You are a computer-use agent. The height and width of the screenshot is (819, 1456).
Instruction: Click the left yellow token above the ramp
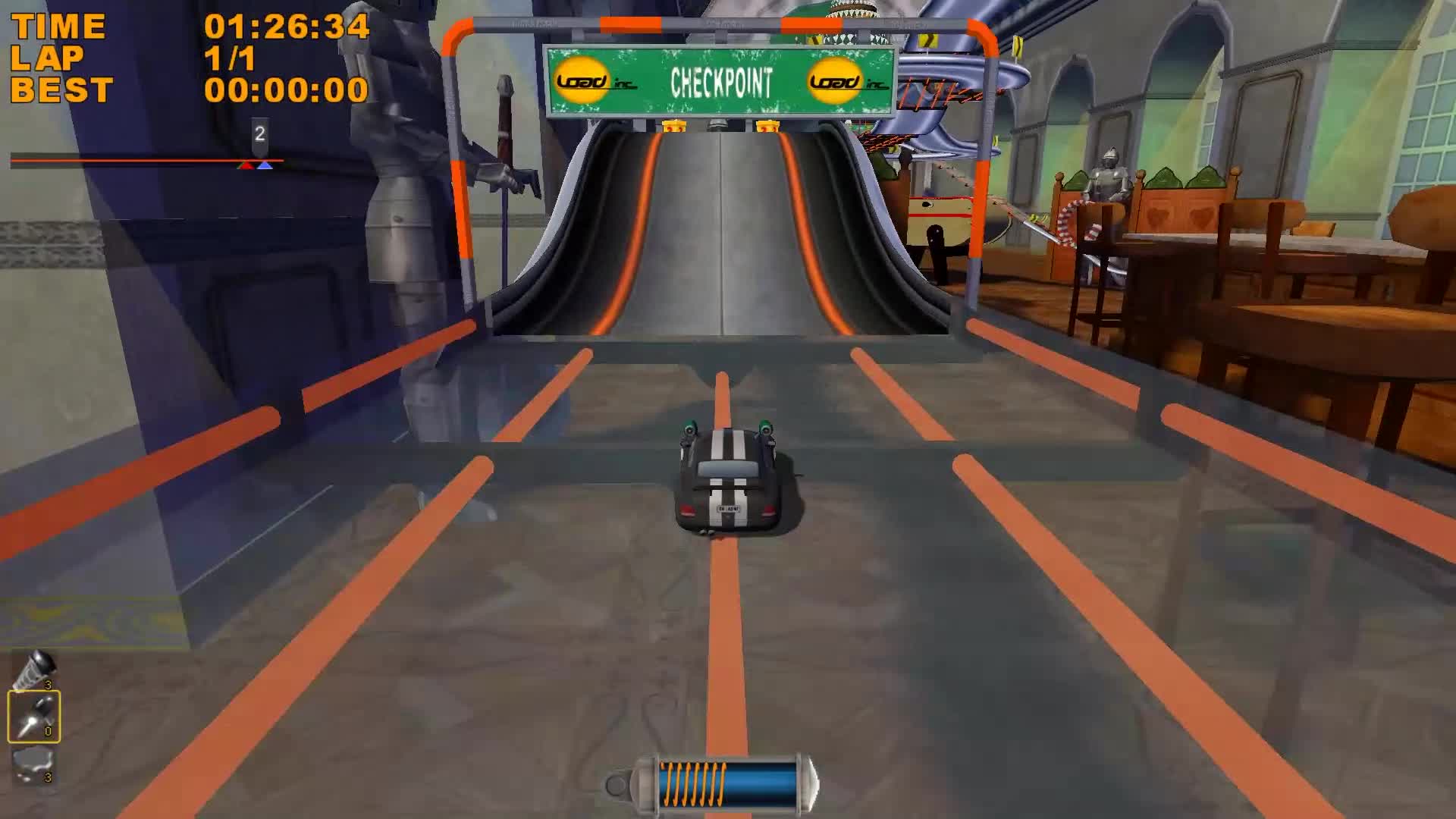pos(674,125)
